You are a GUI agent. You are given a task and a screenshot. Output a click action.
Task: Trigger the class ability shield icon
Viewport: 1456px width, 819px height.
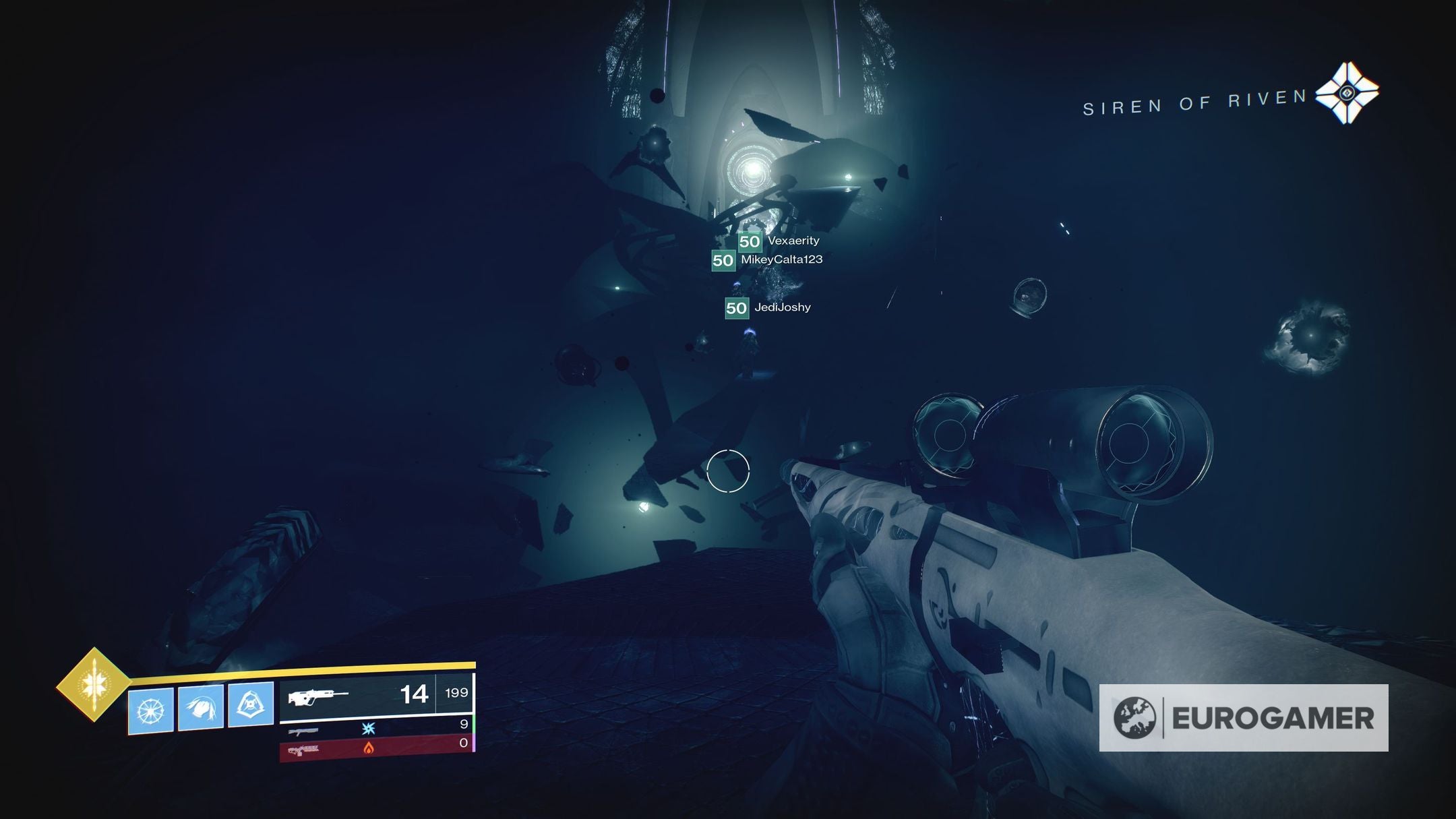pos(251,704)
